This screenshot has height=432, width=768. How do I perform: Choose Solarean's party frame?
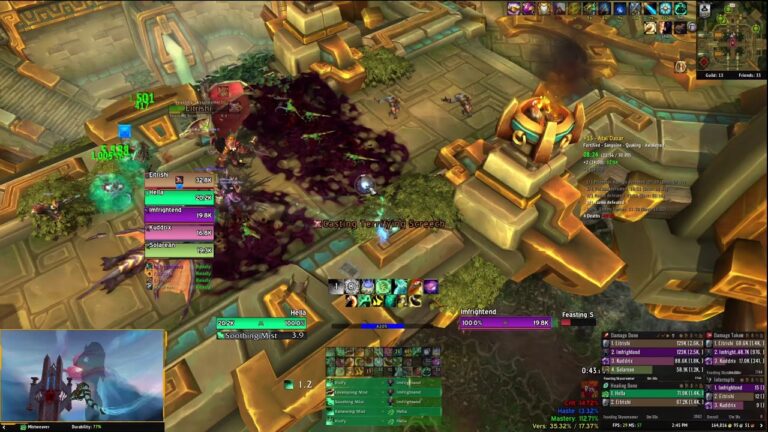click(179, 247)
